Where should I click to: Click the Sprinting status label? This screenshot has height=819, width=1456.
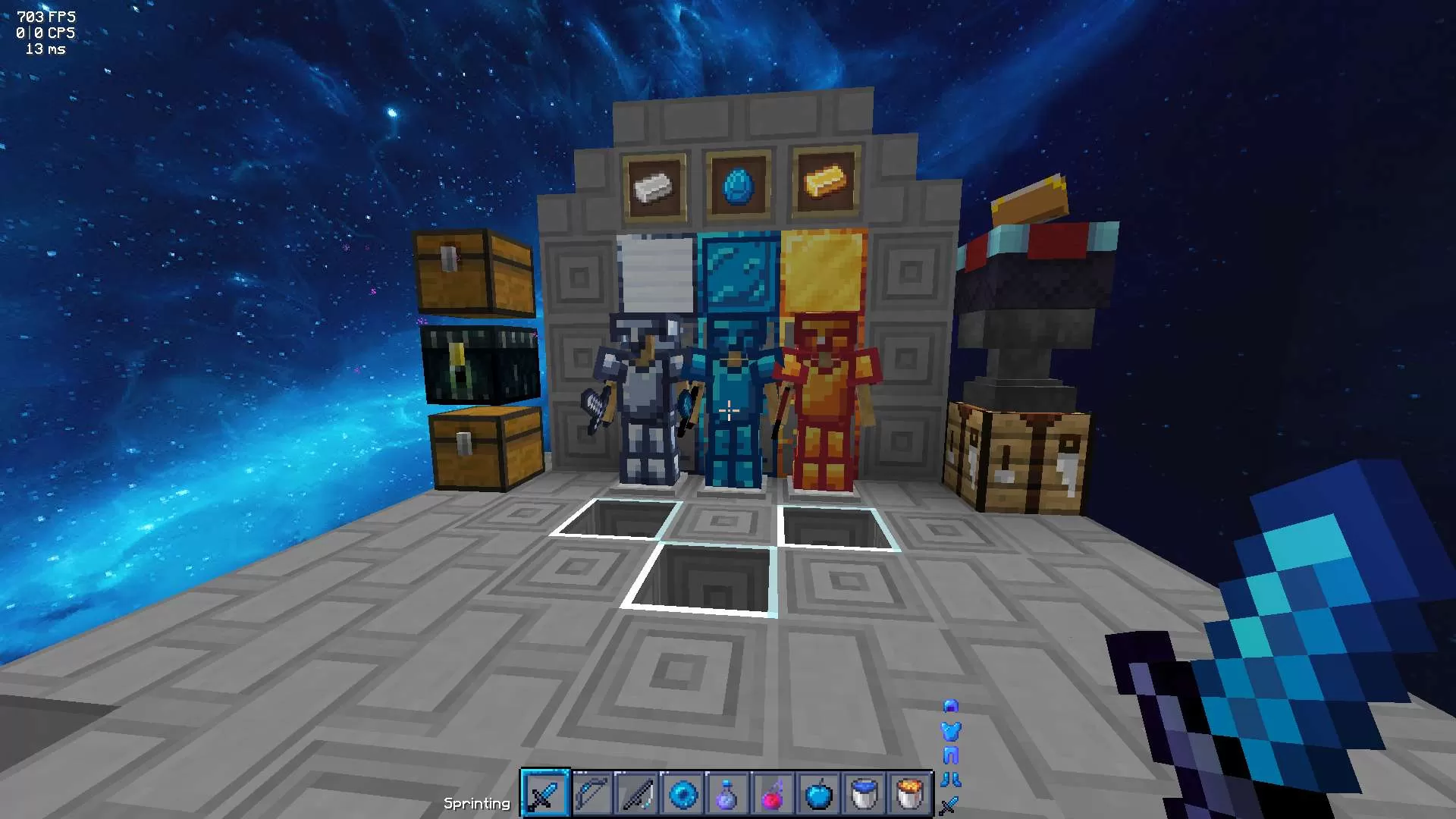478,802
